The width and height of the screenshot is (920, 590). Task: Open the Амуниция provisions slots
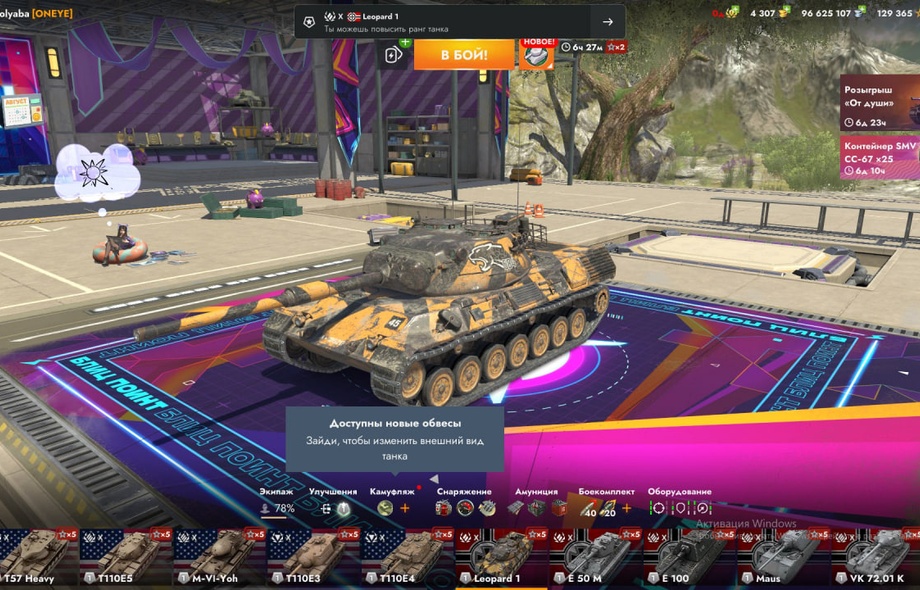536,508
